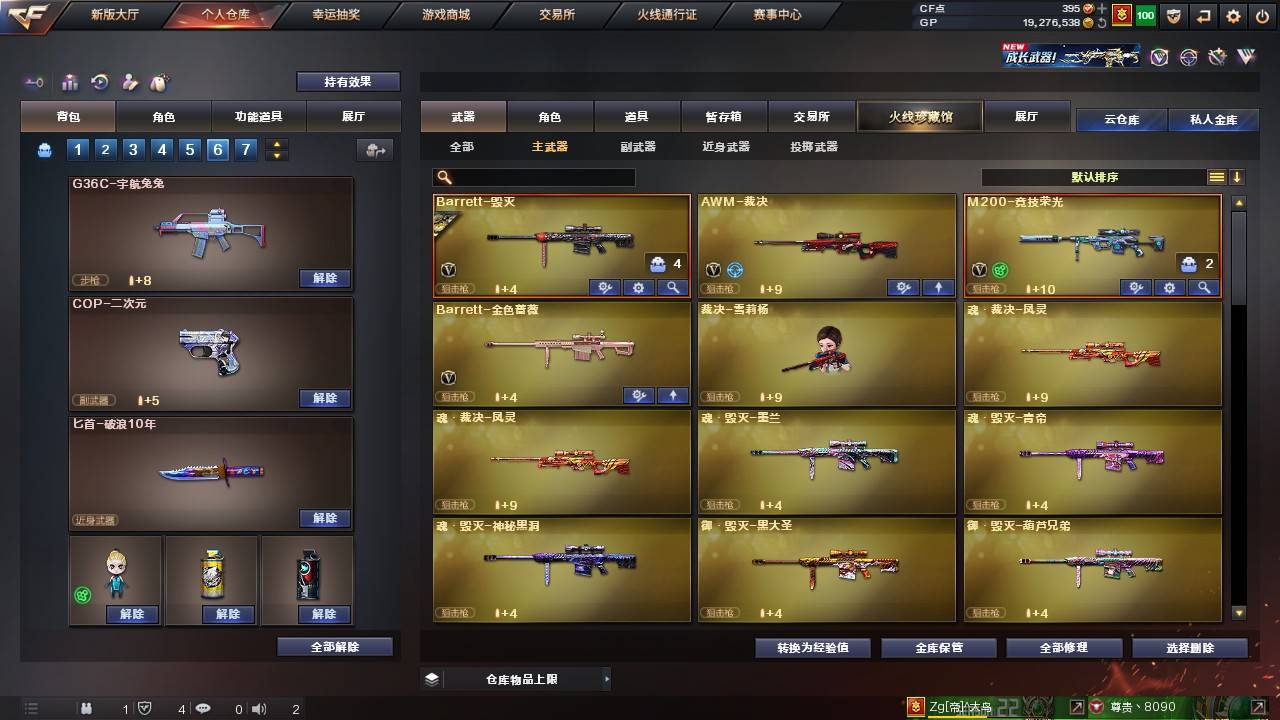
Task: Open the bar-chart stats icon near the backpack
Action: [x=71, y=80]
